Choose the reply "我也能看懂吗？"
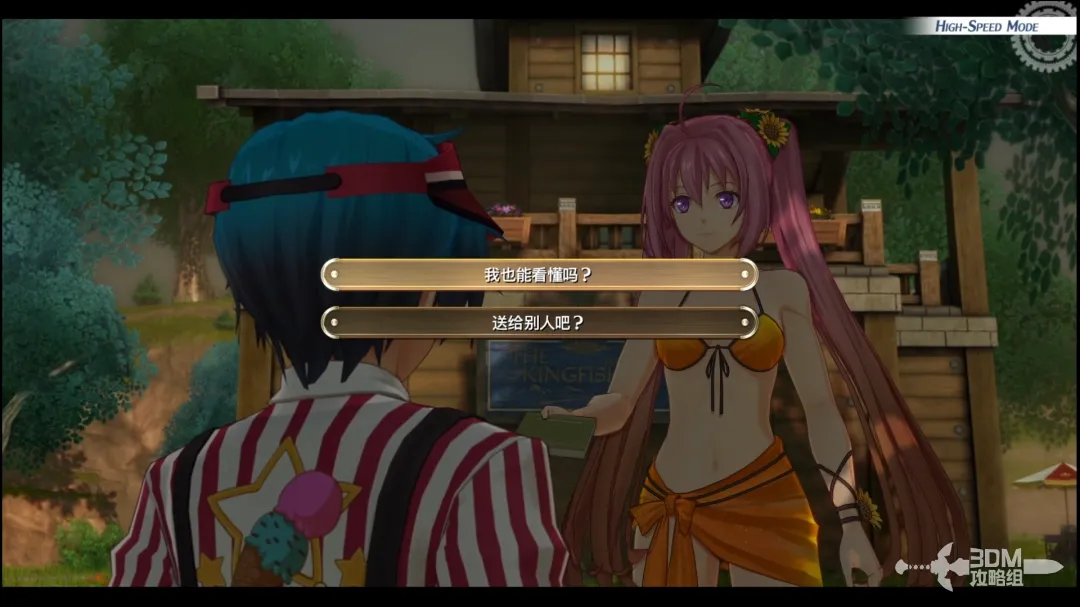The image size is (1080, 607). coord(539,275)
